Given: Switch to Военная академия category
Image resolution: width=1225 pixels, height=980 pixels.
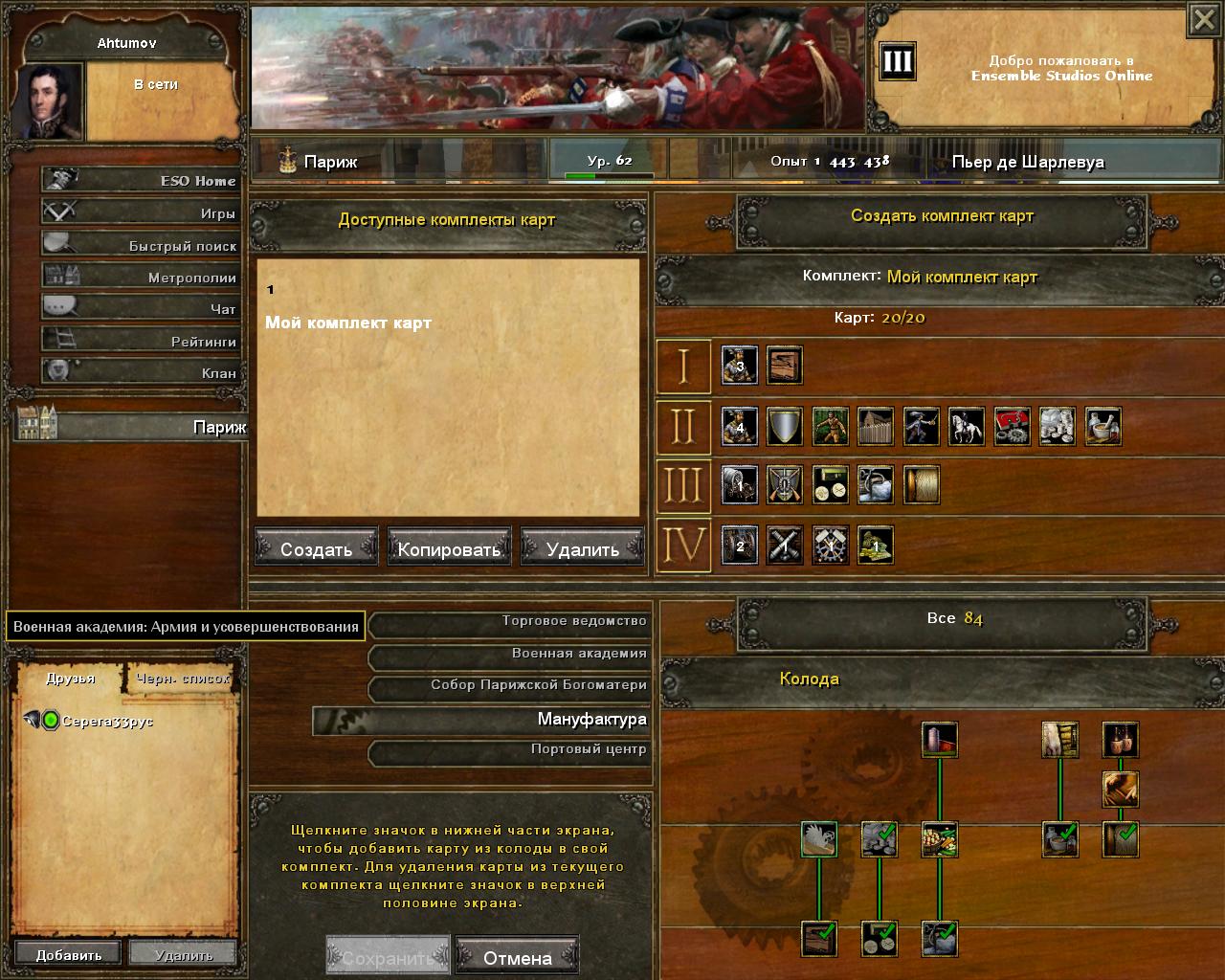Looking at the screenshot, I should [x=511, y=654].
